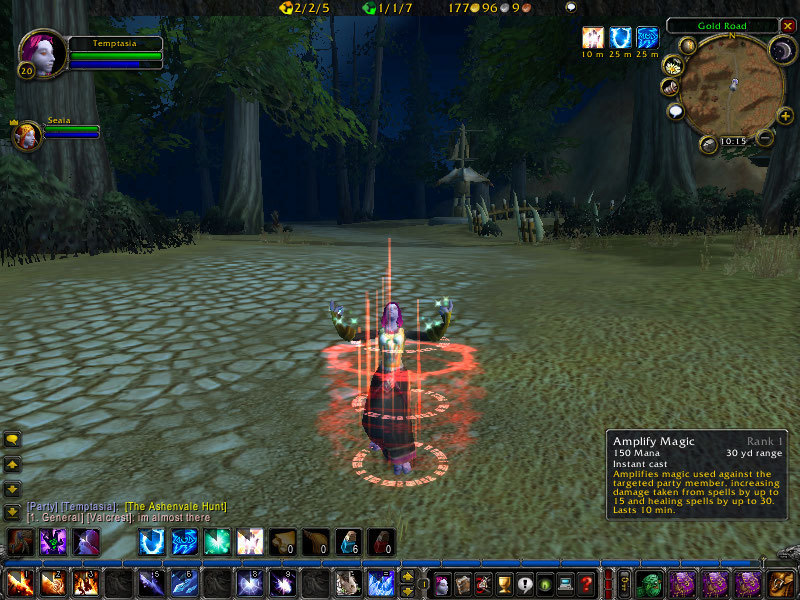Open the backpack at the bar's right end
Viewport: 800px width, 600px height.
click(x=780, y=583)
